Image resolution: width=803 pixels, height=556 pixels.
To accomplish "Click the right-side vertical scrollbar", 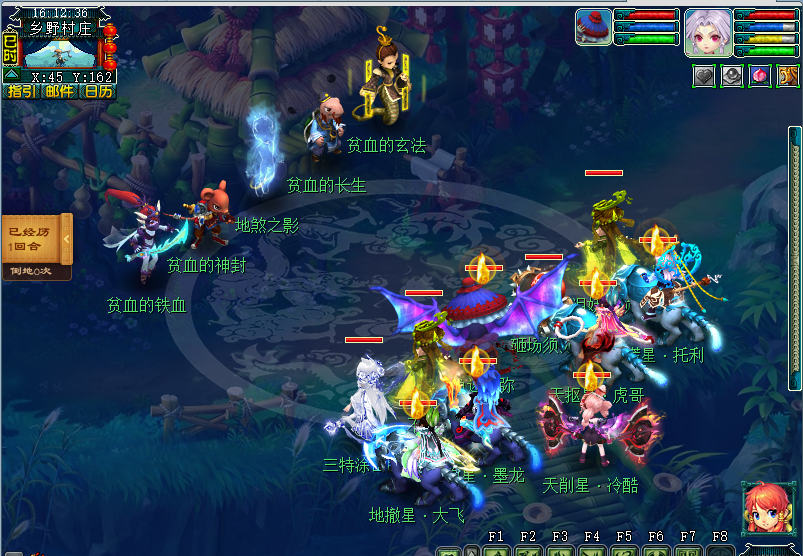I will click(795, 258).
